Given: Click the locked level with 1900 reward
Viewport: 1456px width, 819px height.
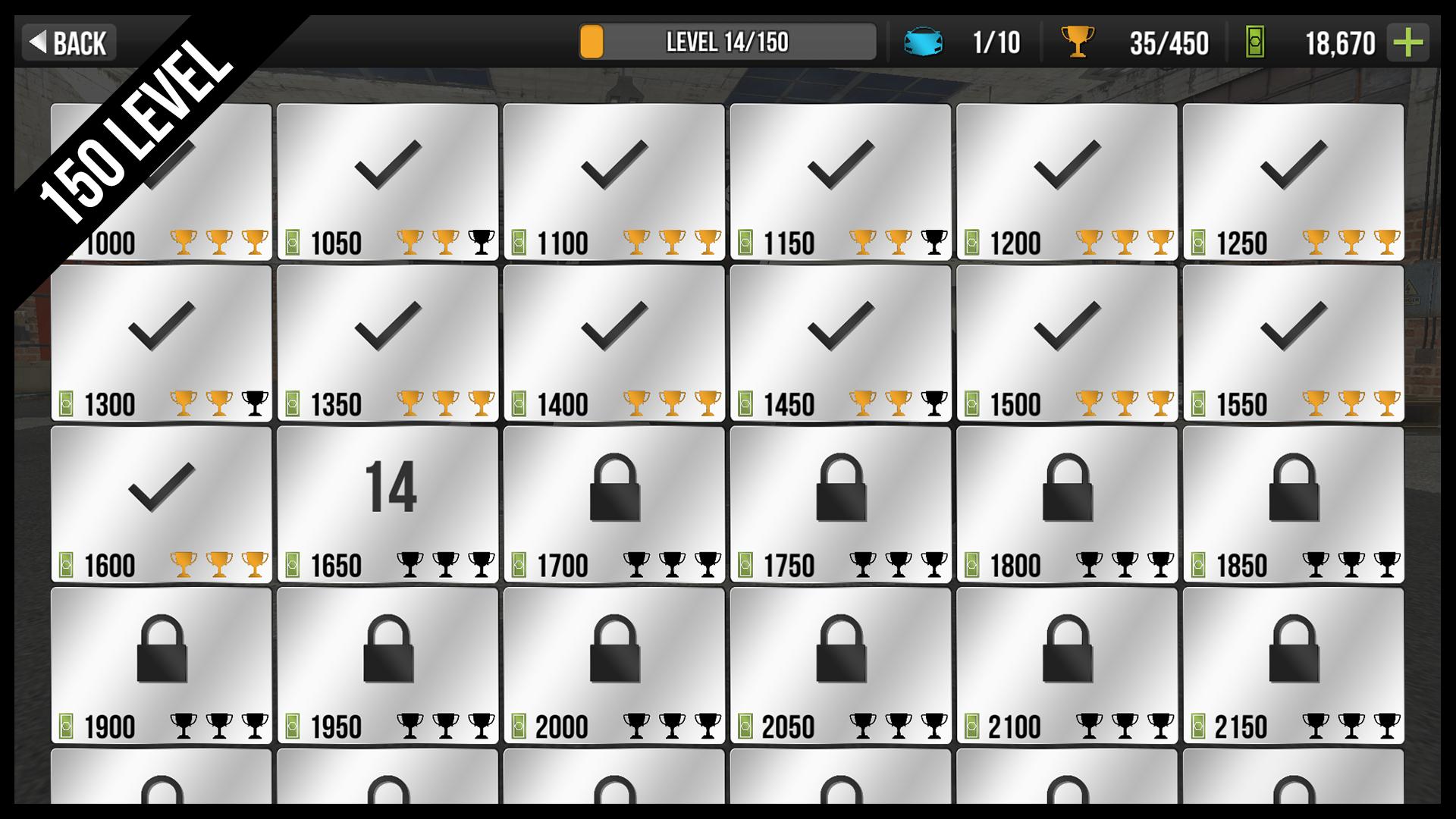Looking at the screenshot, I should point(161,665).
